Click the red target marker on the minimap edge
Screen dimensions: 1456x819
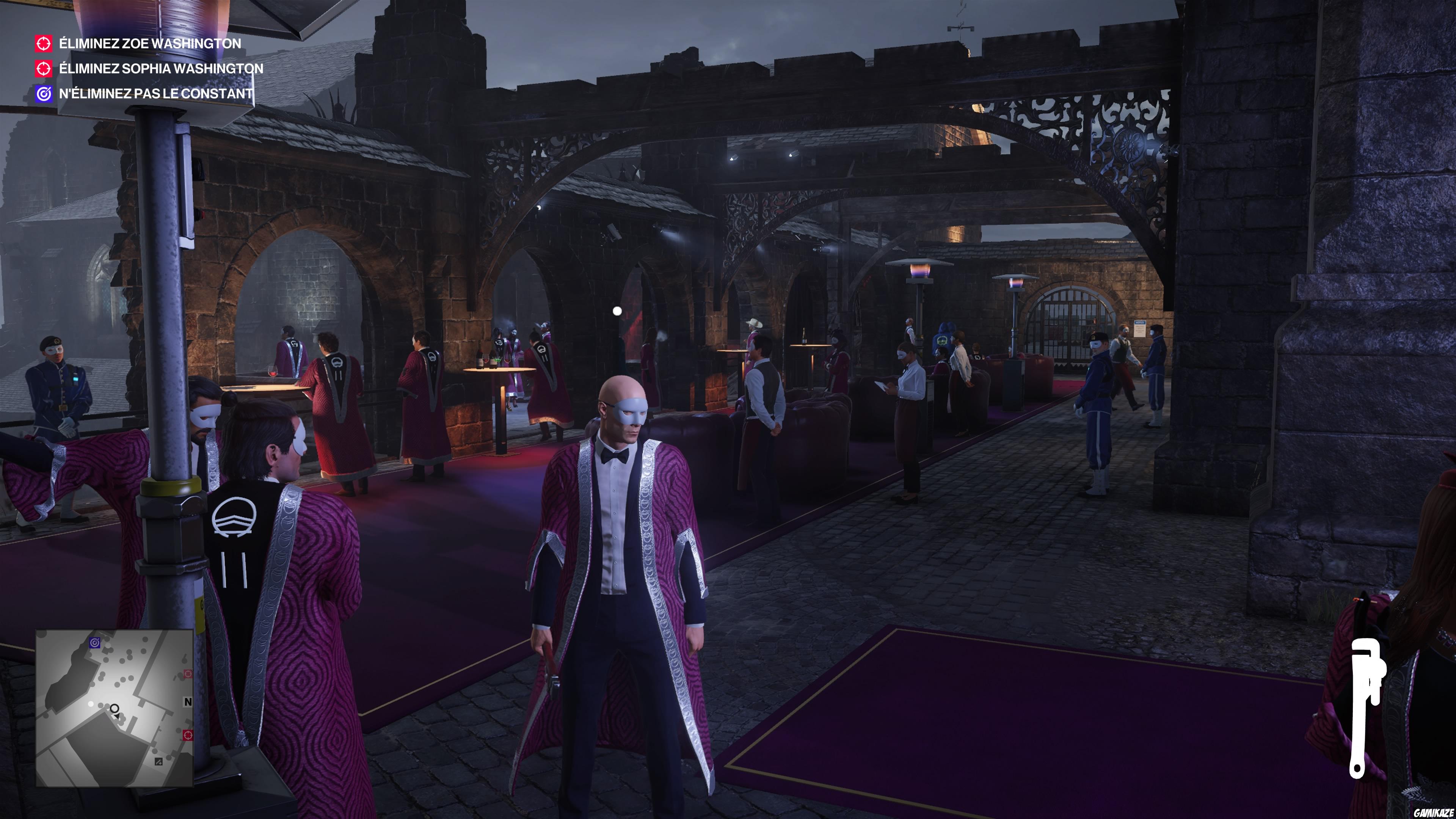coord(188,735)
